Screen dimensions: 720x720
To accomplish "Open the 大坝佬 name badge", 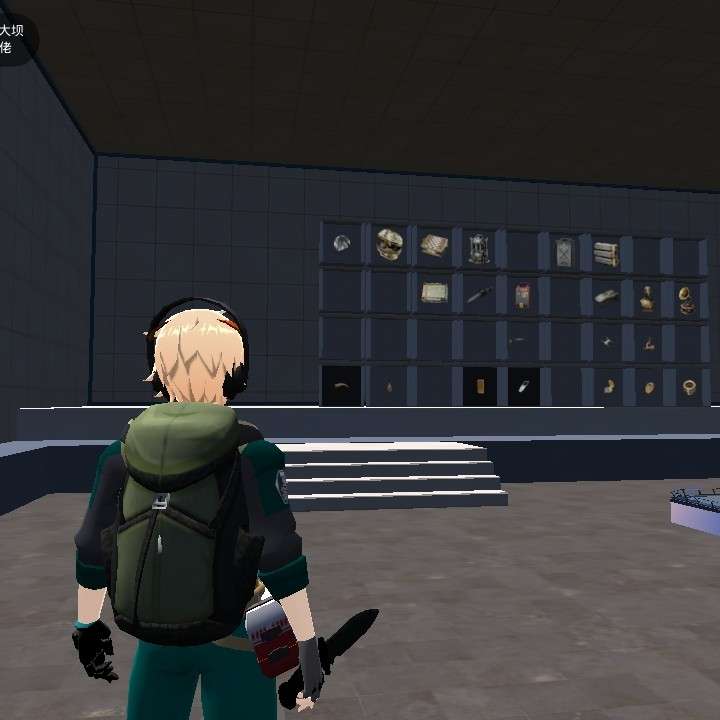I will coord(12,38).
